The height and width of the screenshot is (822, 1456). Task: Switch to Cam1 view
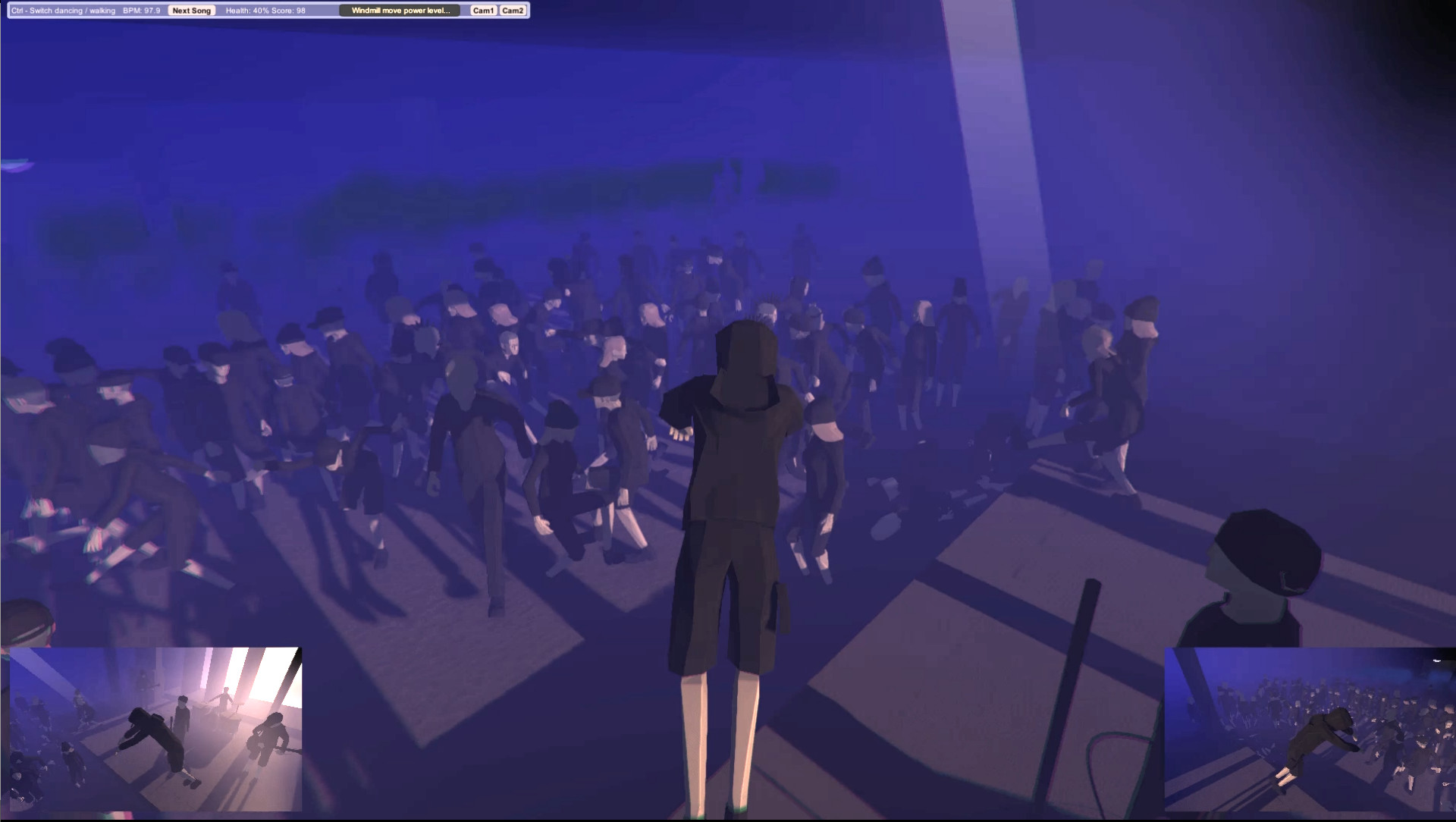click(483, 11)
